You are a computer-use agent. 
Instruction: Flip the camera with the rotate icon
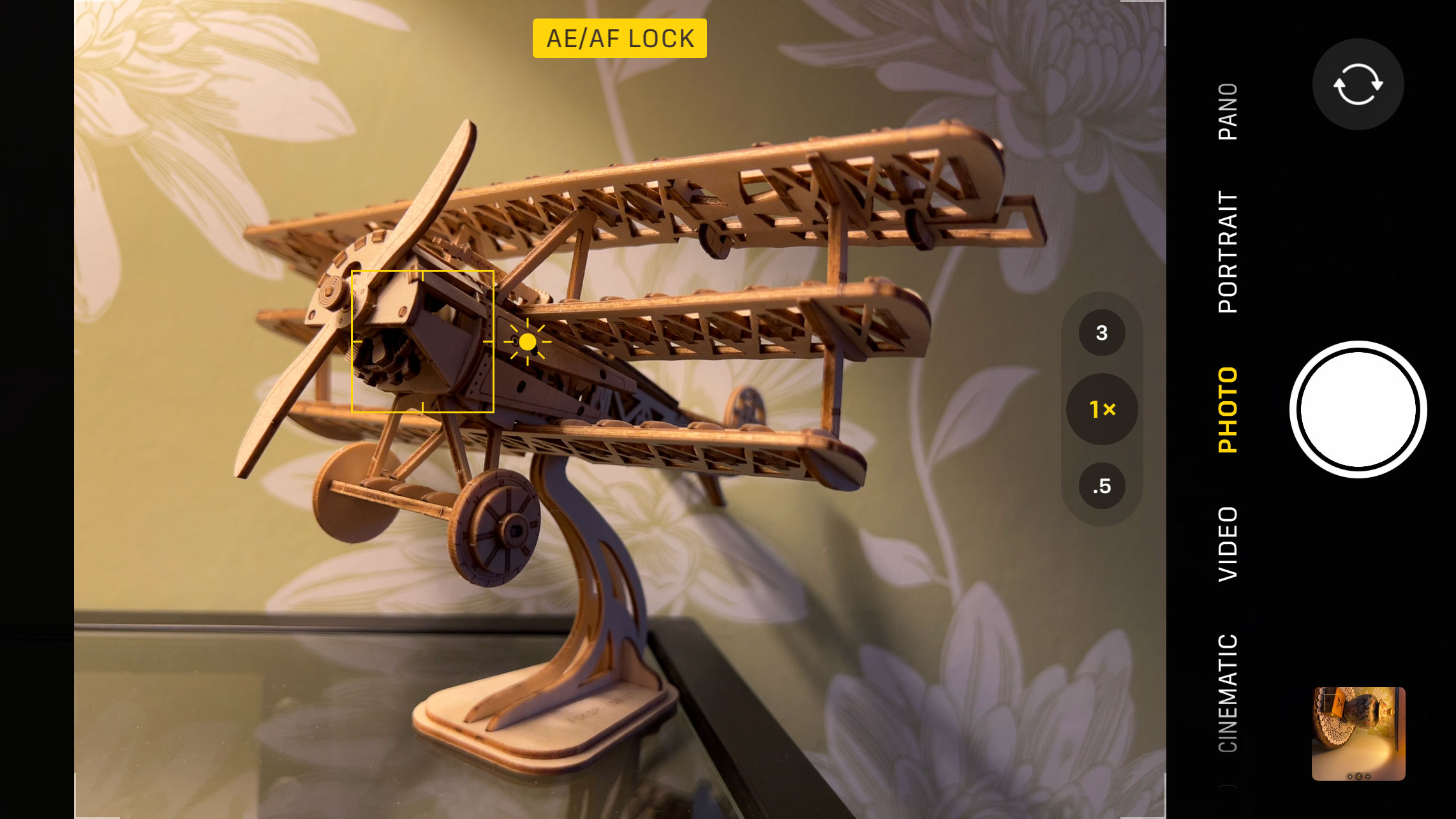click(x=1358, y=84)
